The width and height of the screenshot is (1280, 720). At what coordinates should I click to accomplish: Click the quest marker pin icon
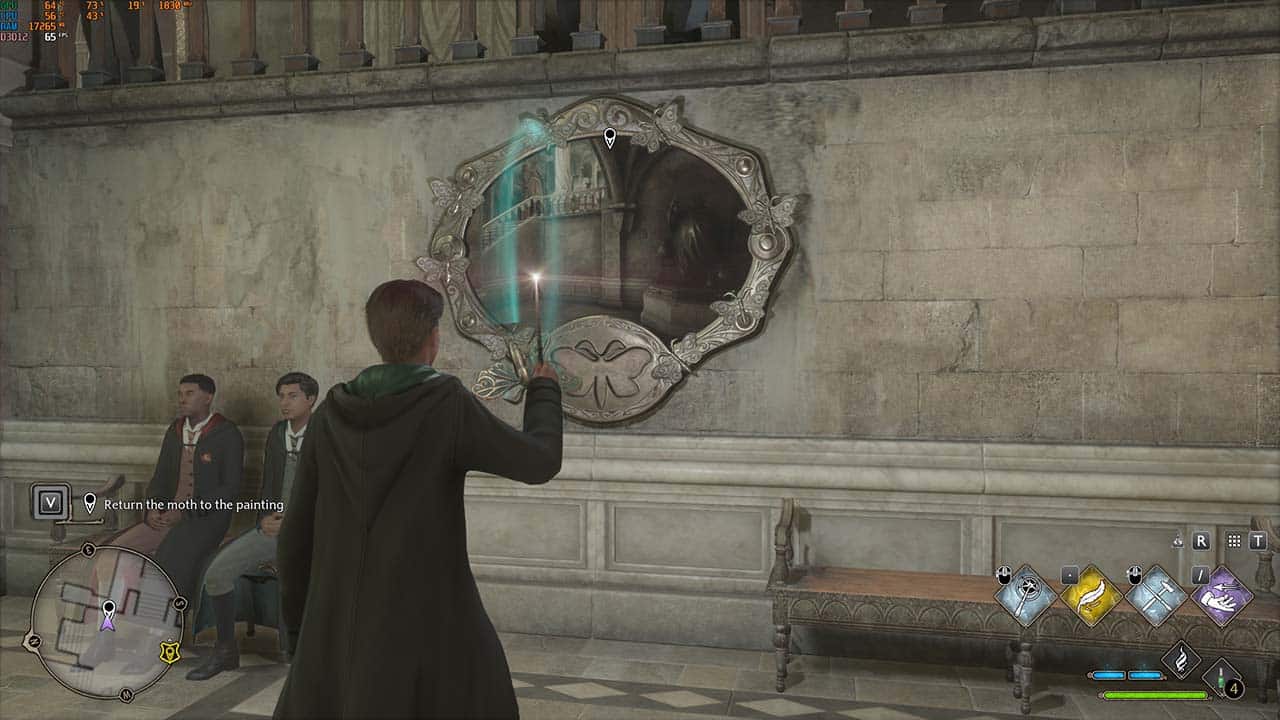(x=89, y=502)
